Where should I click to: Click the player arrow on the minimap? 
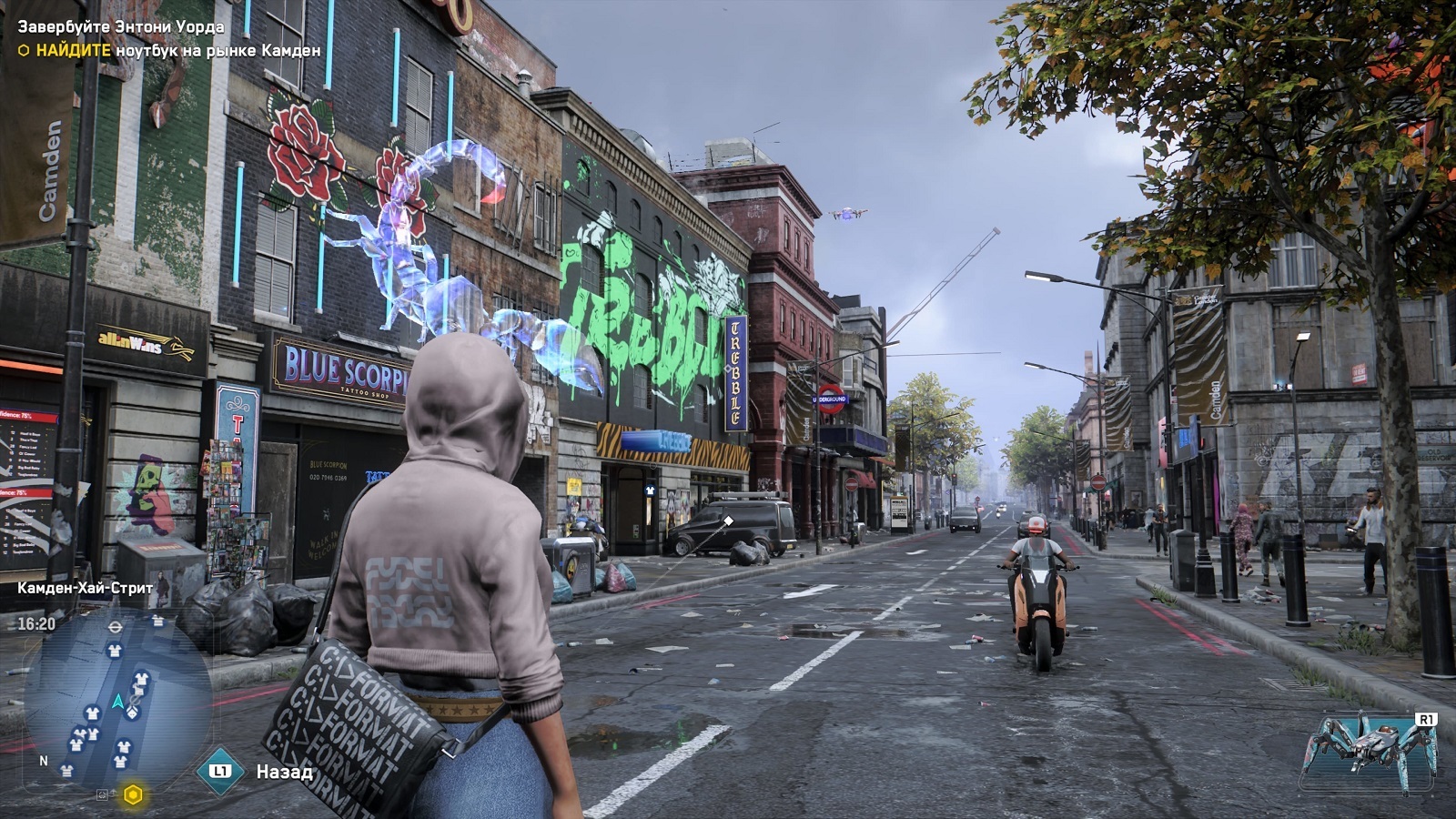(117, 701)
